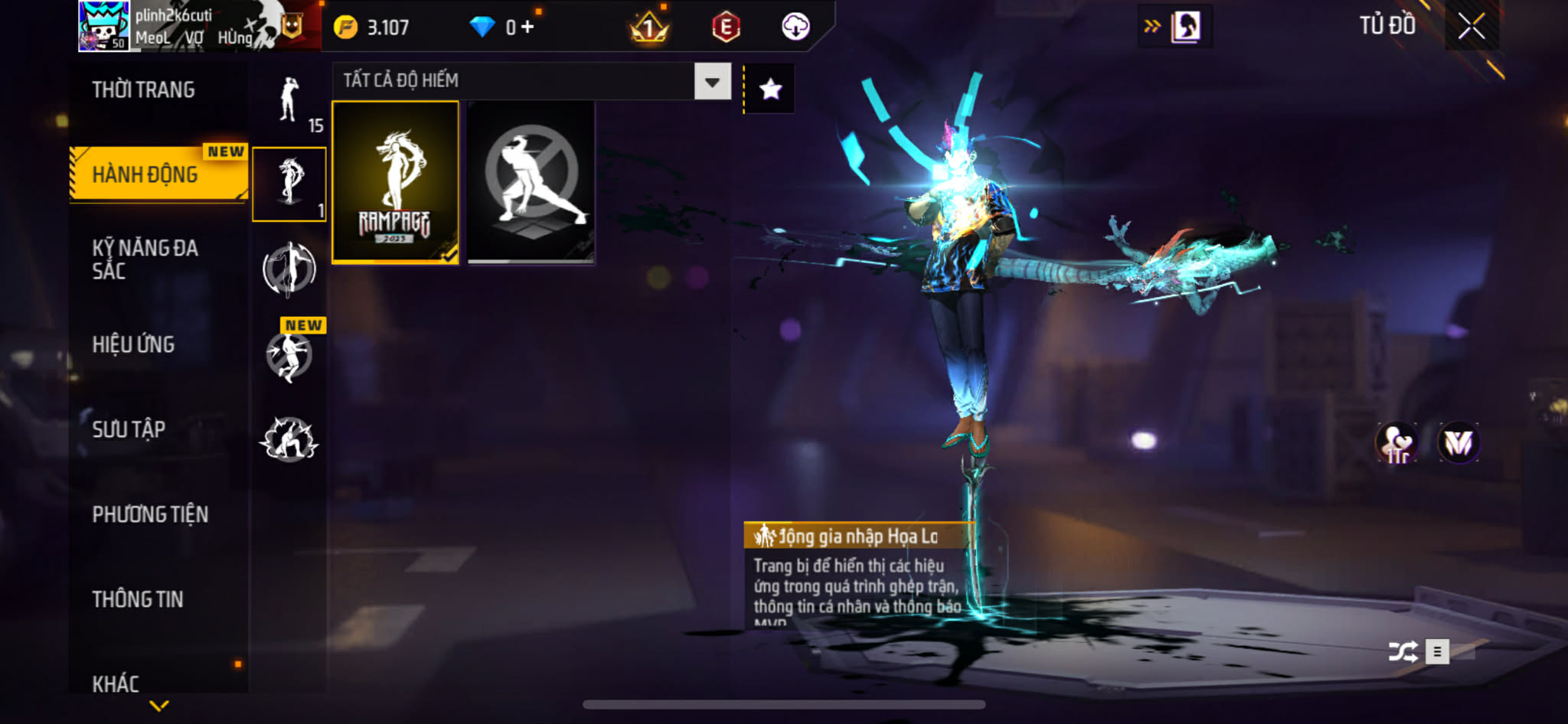Open the cloud download icon
The height and width of the screenshot is (724, 1568).
(795, 27)
